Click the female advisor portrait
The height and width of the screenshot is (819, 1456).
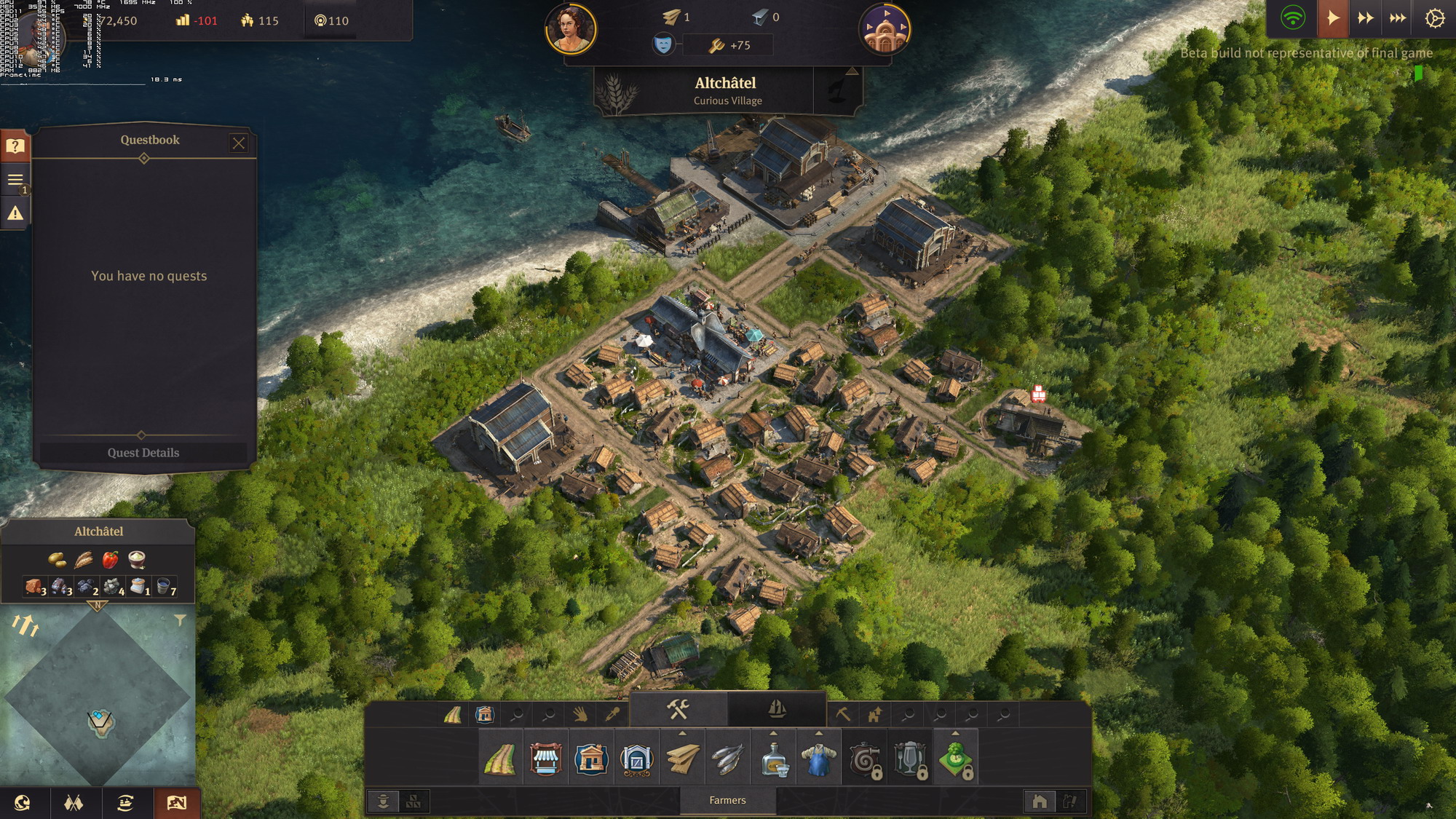(571, 29)
